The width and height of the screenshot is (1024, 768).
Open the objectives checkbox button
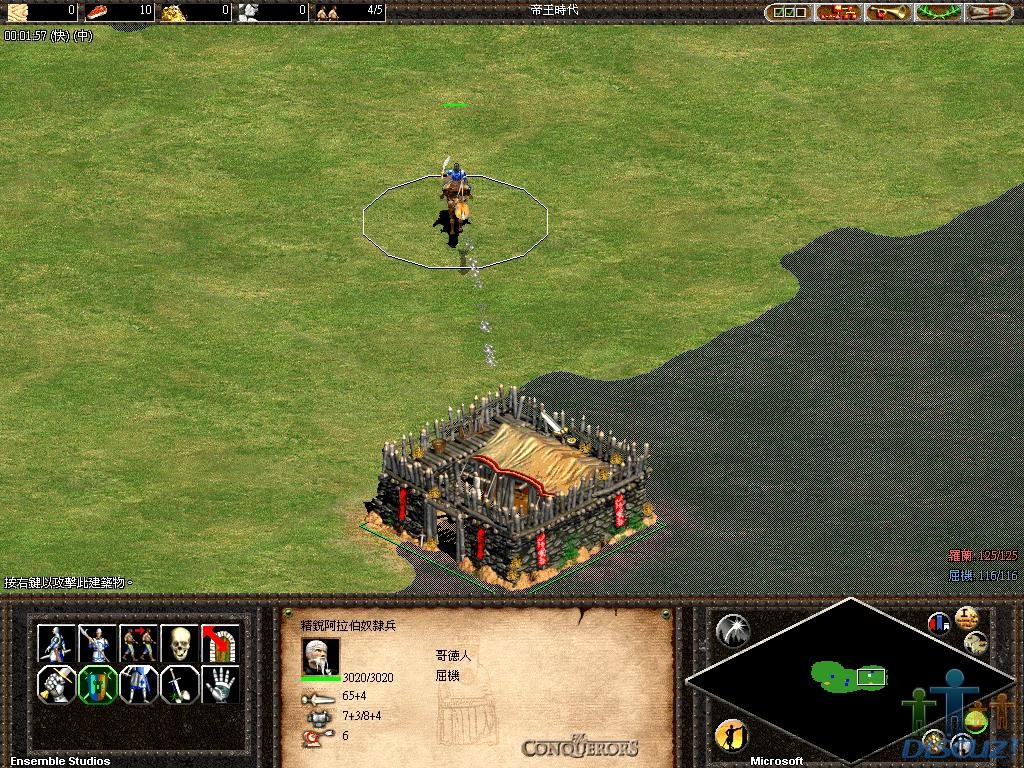pos(786,12)
